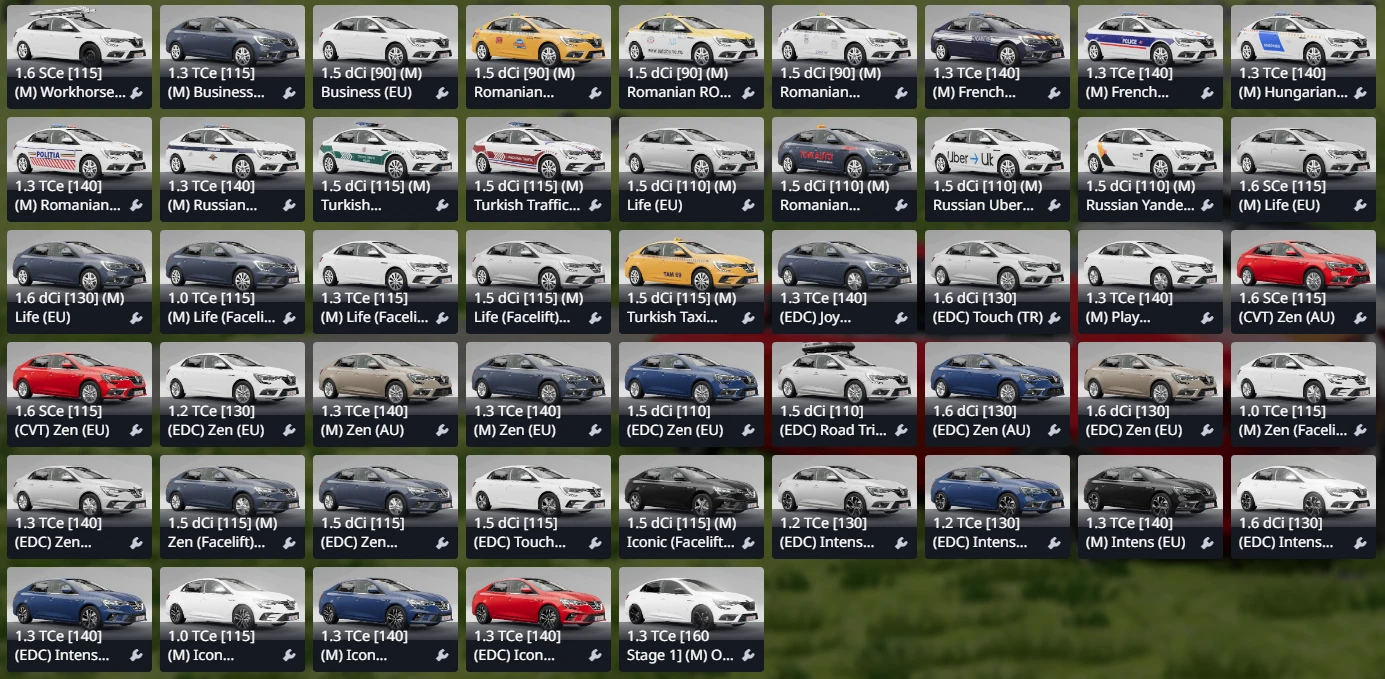Select the red CVT Zen (AU) car
Viewport: 1385px width, 679px height.
[1303, 281]
